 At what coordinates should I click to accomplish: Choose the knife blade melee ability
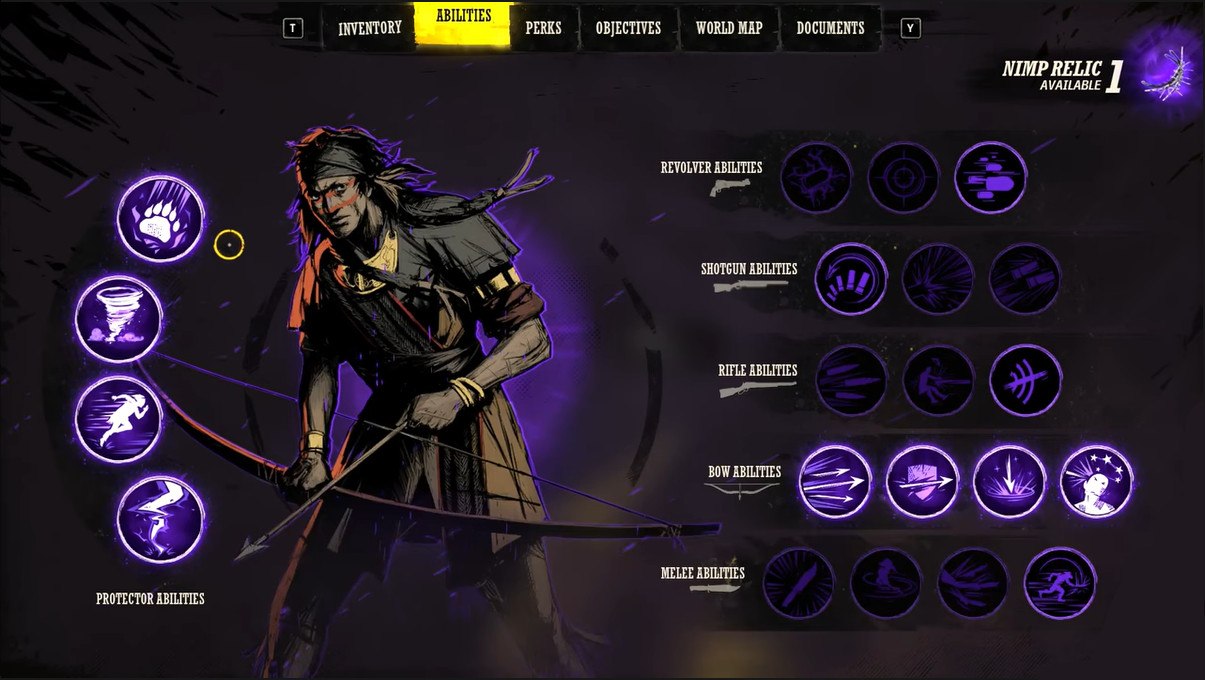click(x=798, y=583)
